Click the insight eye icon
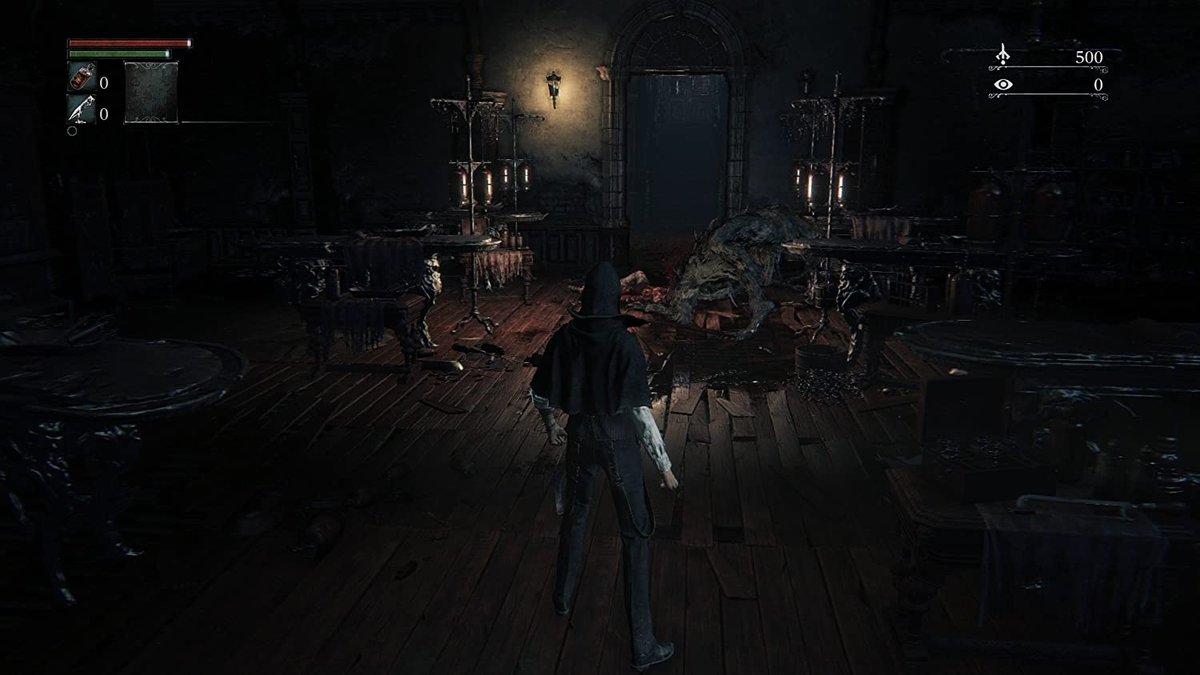1200x675 pixels. [1003, 85]
